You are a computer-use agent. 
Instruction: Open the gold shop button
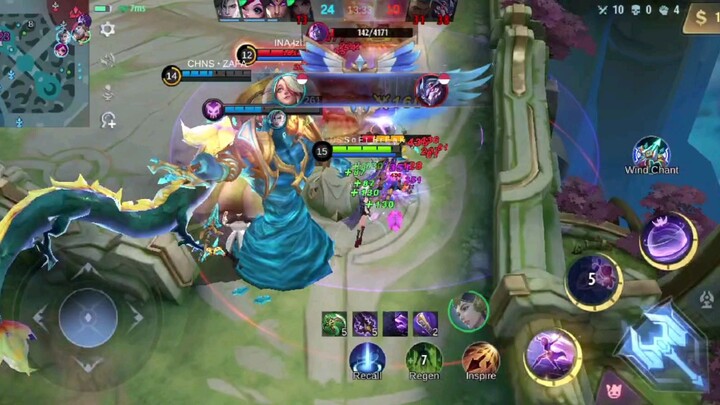701,17
